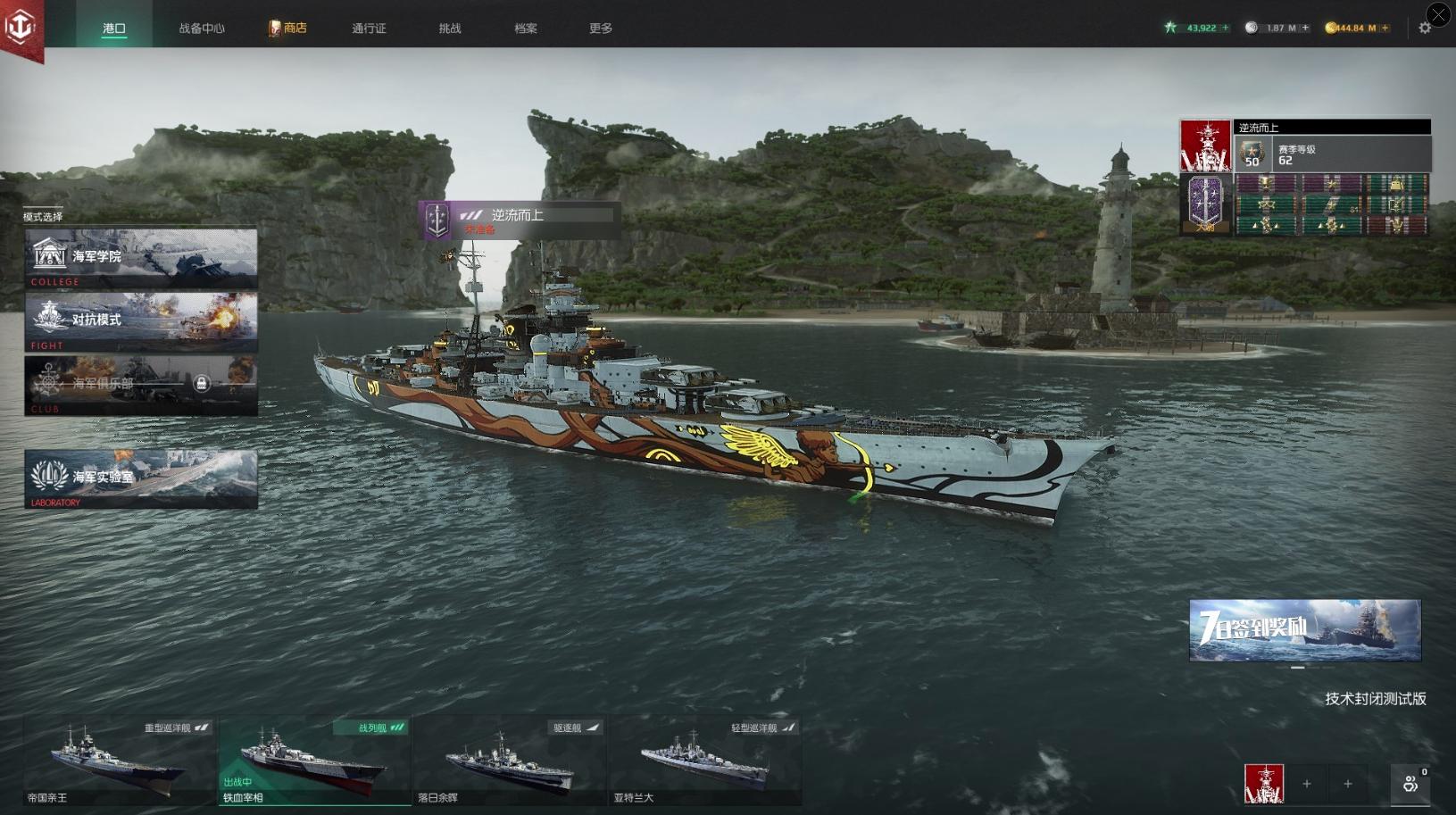Go to the 通行证 pass tab
The height and width of the screenshot is (815, 1456).
pos(369,28)
